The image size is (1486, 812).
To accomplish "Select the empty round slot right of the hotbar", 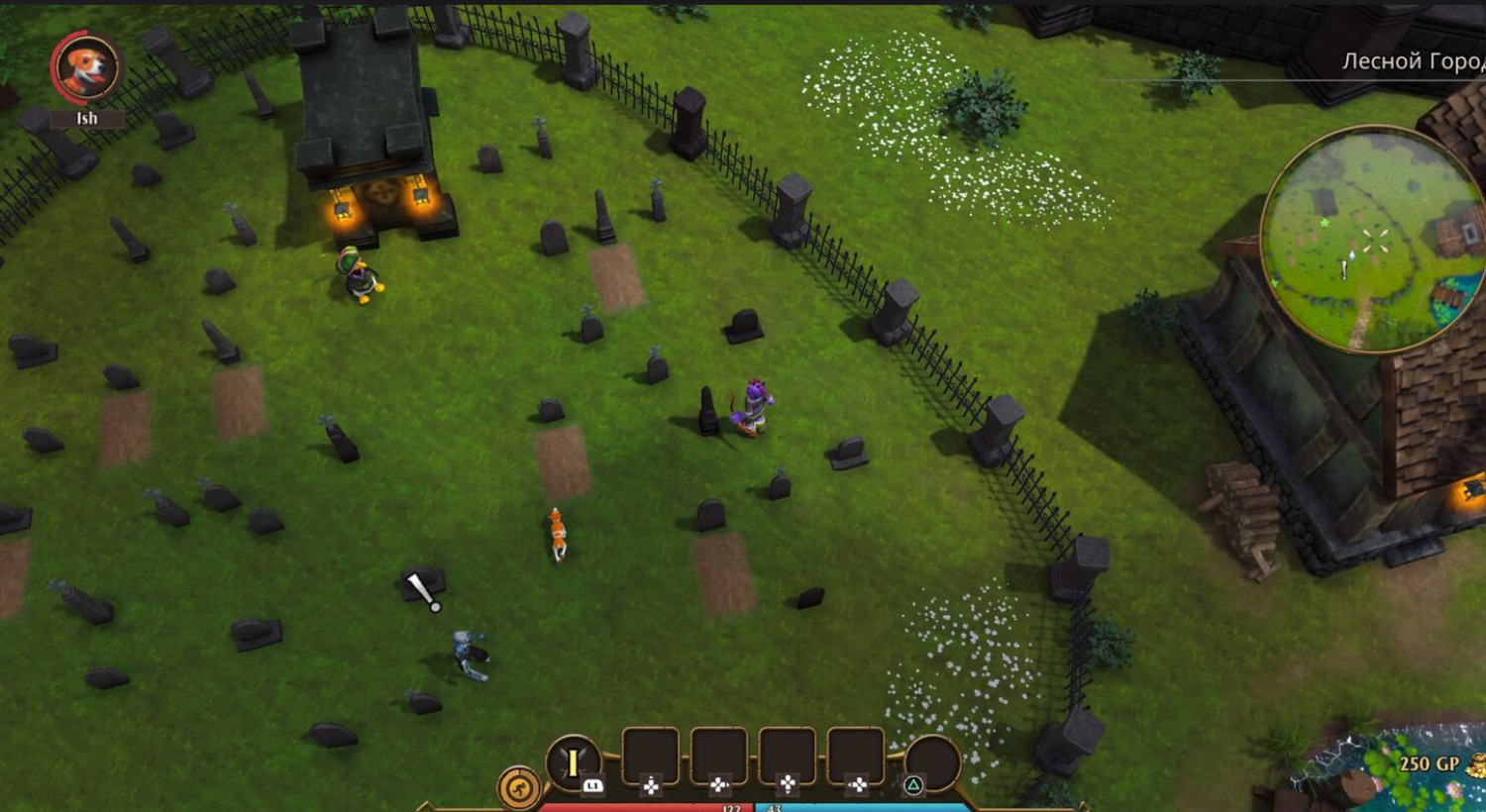I will pyautogui.click(x=931, y=762).
